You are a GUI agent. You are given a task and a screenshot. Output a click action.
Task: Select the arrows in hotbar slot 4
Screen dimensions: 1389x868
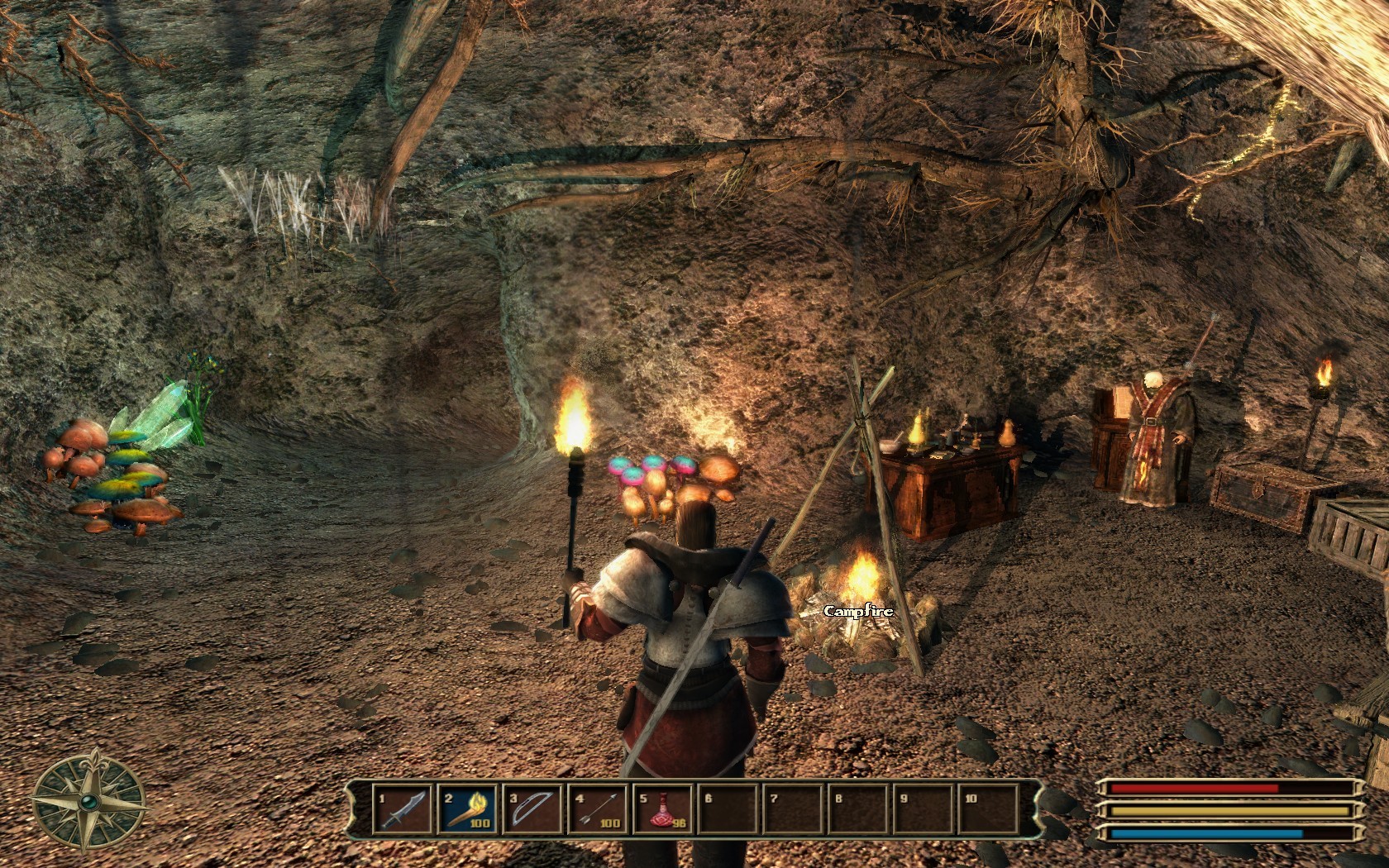tap(599, 809)
